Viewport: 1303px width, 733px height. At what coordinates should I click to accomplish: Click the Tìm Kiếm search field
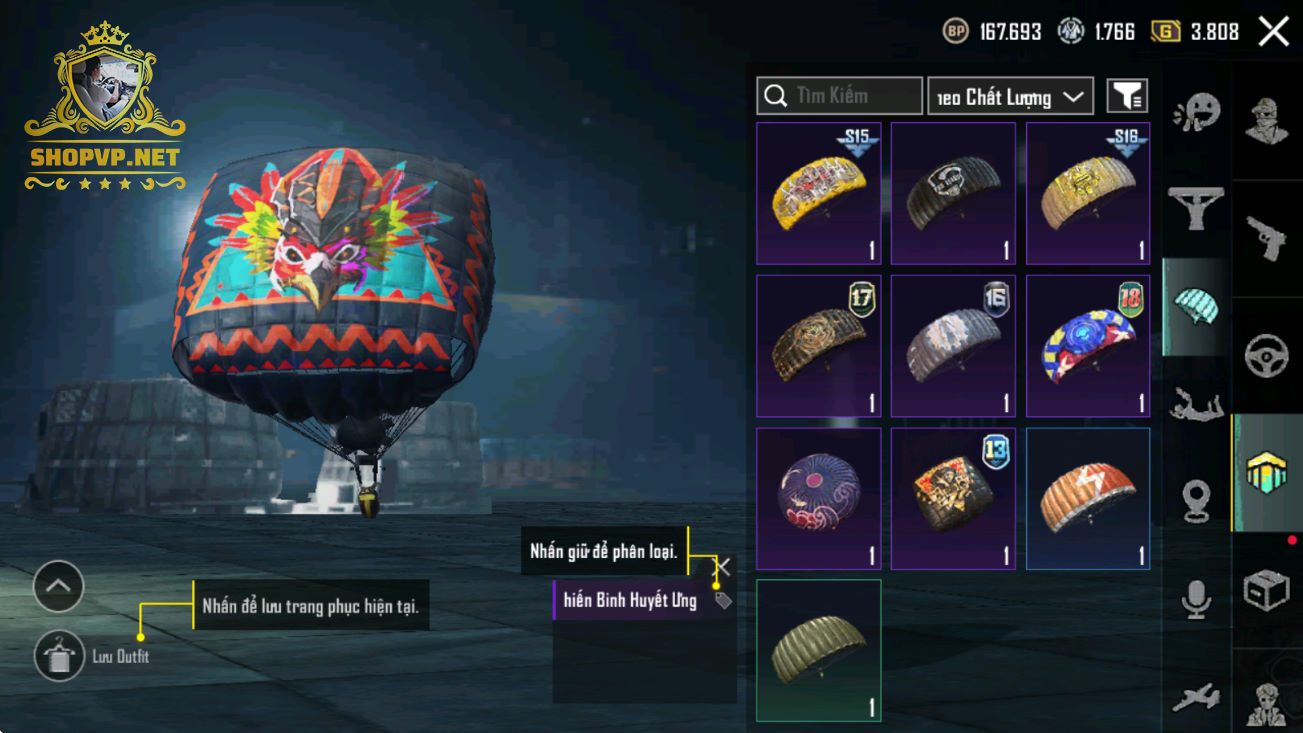839,96
